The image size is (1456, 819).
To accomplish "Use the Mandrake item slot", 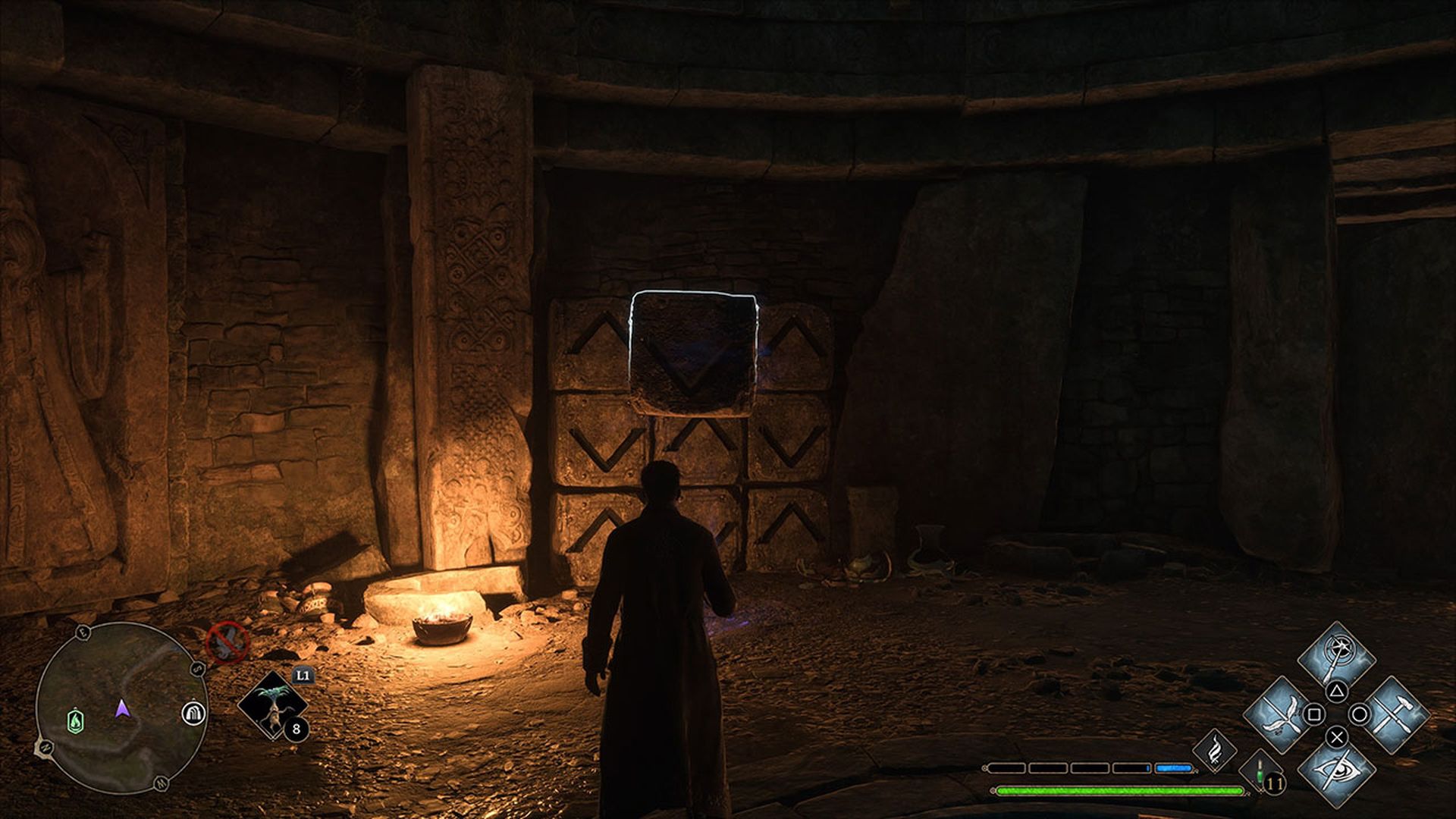I will tap(273, 706).
